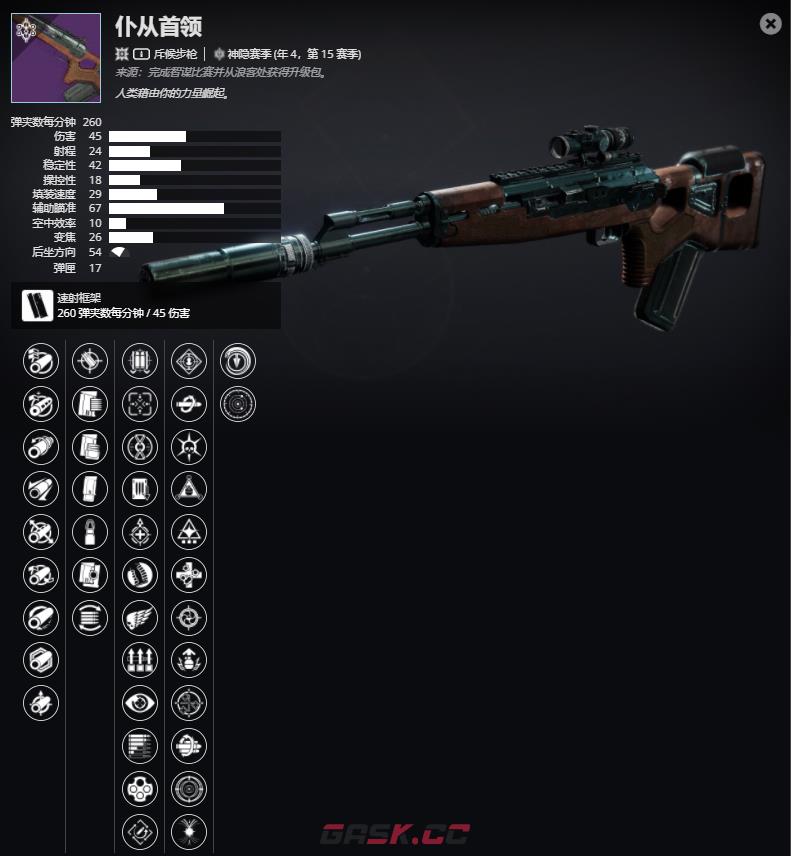Select the hourglass perk icon
The height and width of the screenshot is (856, 791).
(140, 446)
